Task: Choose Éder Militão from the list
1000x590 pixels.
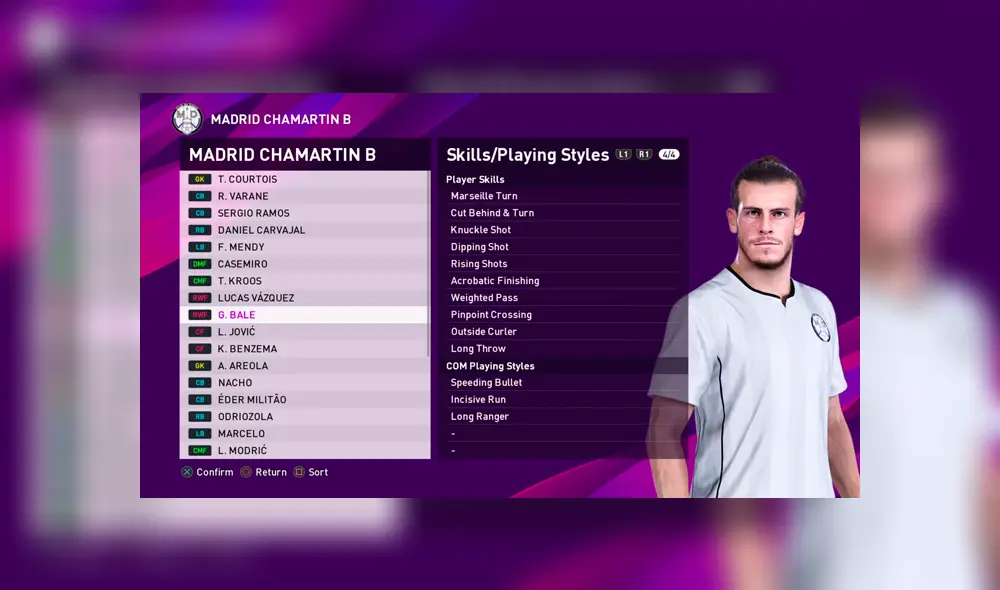Action: point(304,400)
